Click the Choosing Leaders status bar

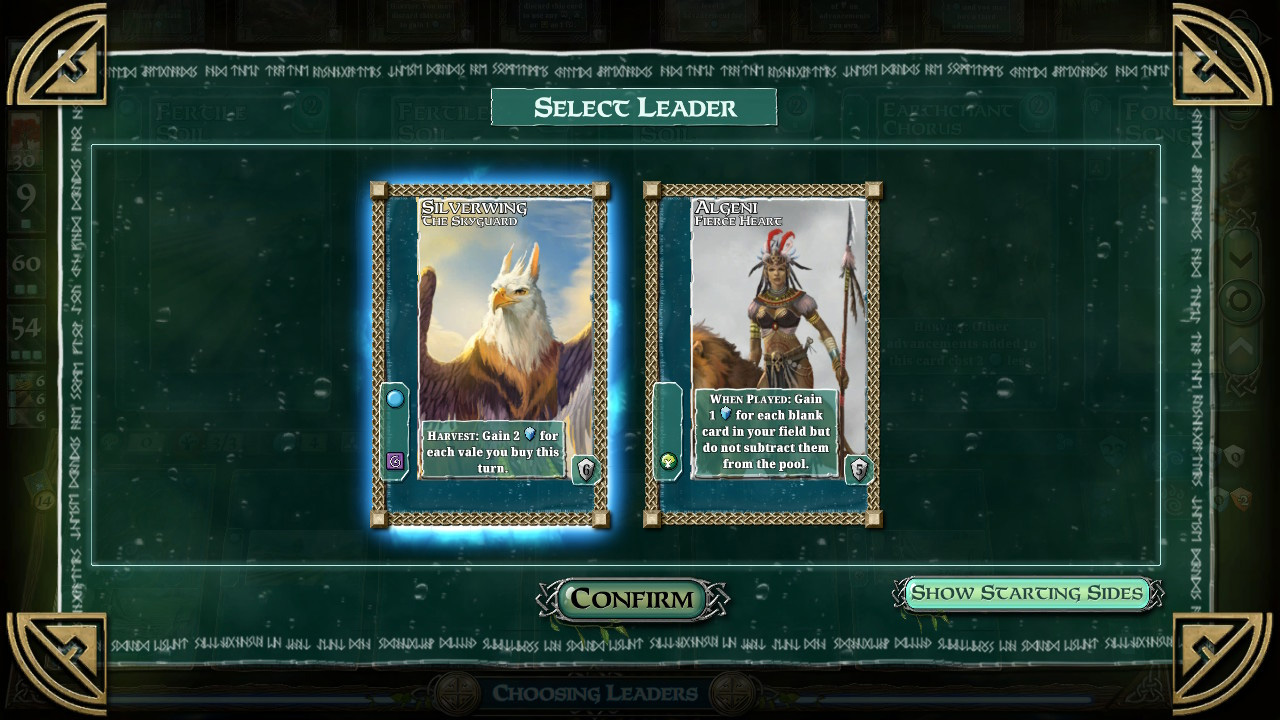click(x=594, y=692)
